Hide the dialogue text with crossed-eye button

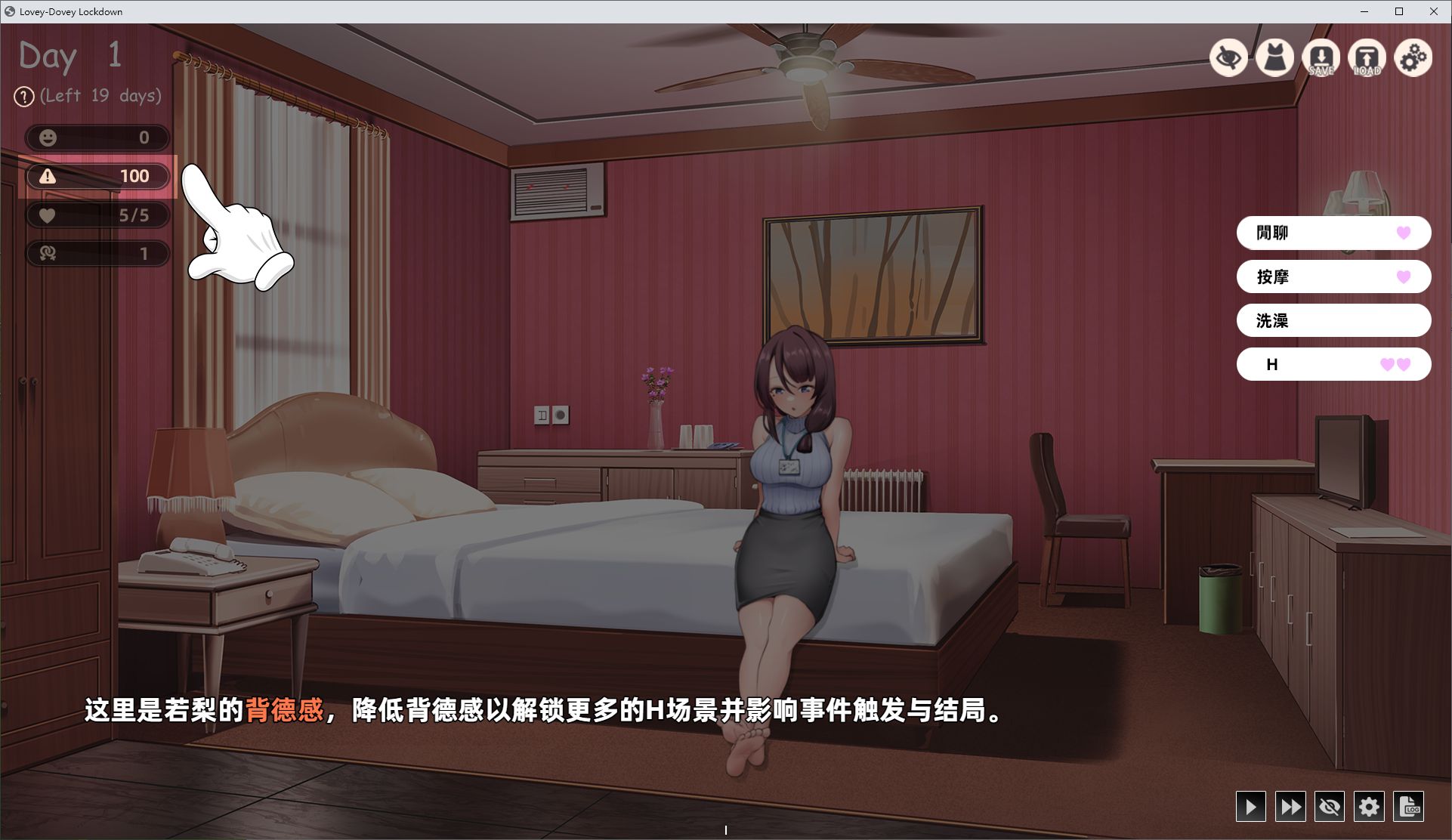click(x=1329, y=807)
